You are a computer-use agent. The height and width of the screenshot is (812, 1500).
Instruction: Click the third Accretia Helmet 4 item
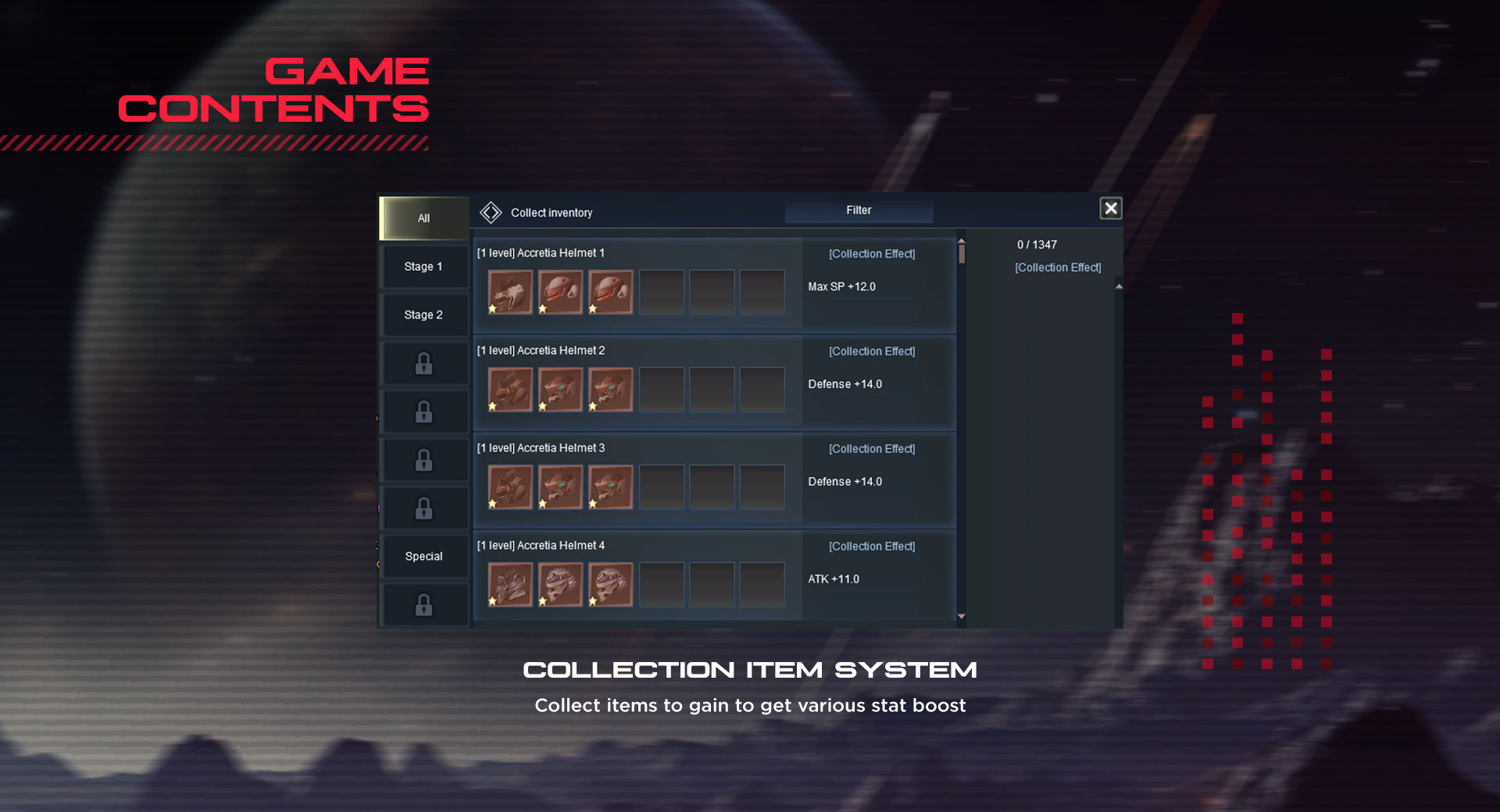pyautogui.click(x=610, y=585)
